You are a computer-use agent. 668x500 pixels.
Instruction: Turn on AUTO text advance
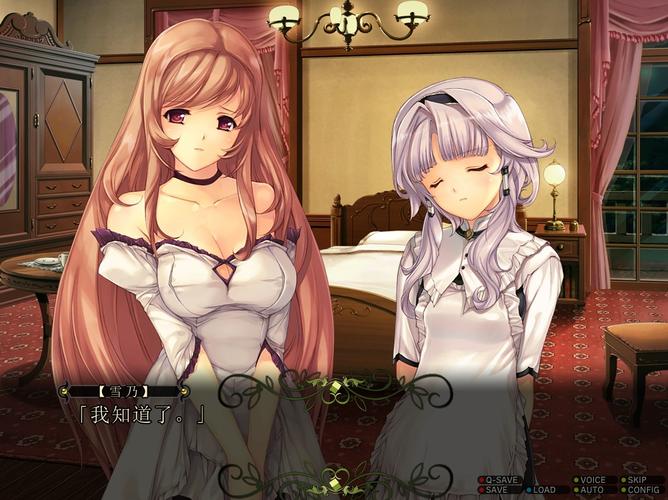tap(591, 490)
